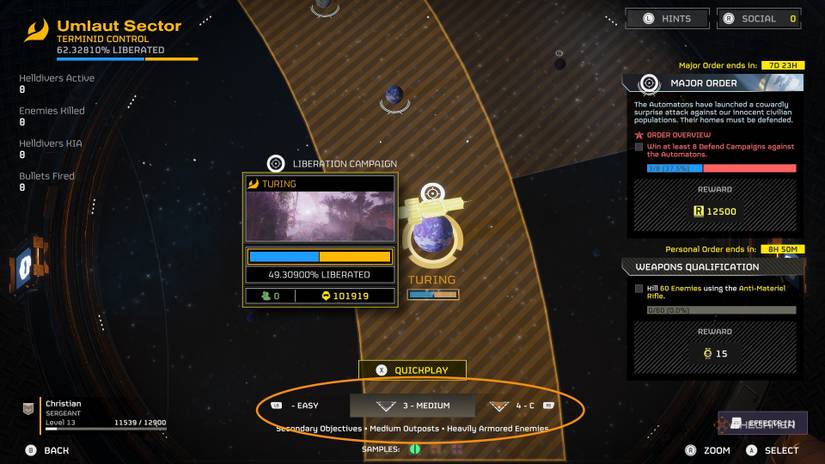Click the Umlaut Sector header
Viewport: 825px width, 464px height.
pos(119,26)
